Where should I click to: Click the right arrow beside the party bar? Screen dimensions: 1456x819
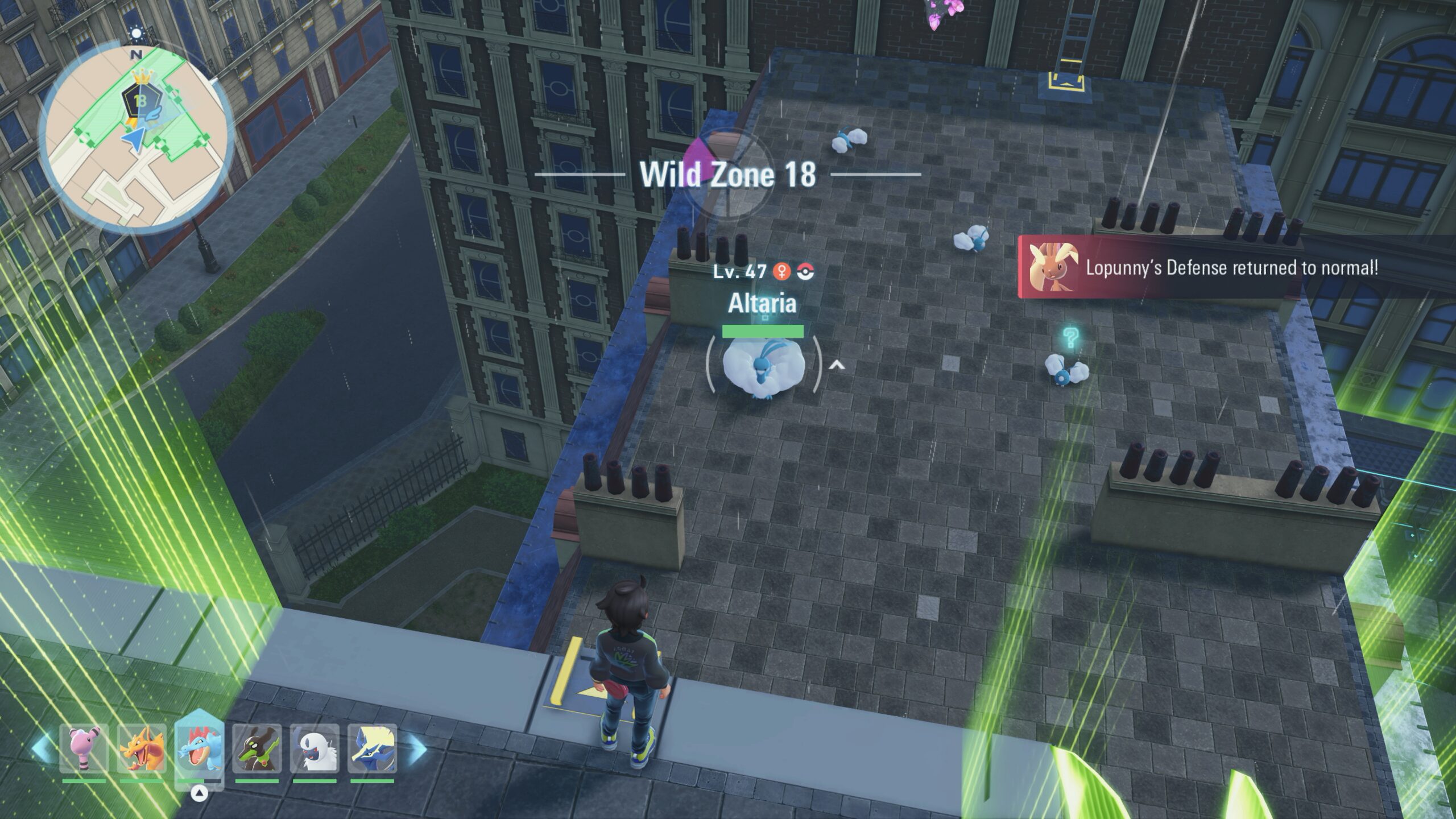click(417, 748)
